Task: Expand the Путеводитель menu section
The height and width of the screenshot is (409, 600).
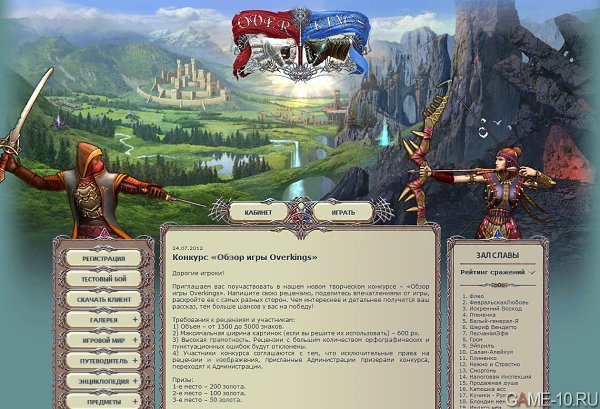Action: [134, 360]
